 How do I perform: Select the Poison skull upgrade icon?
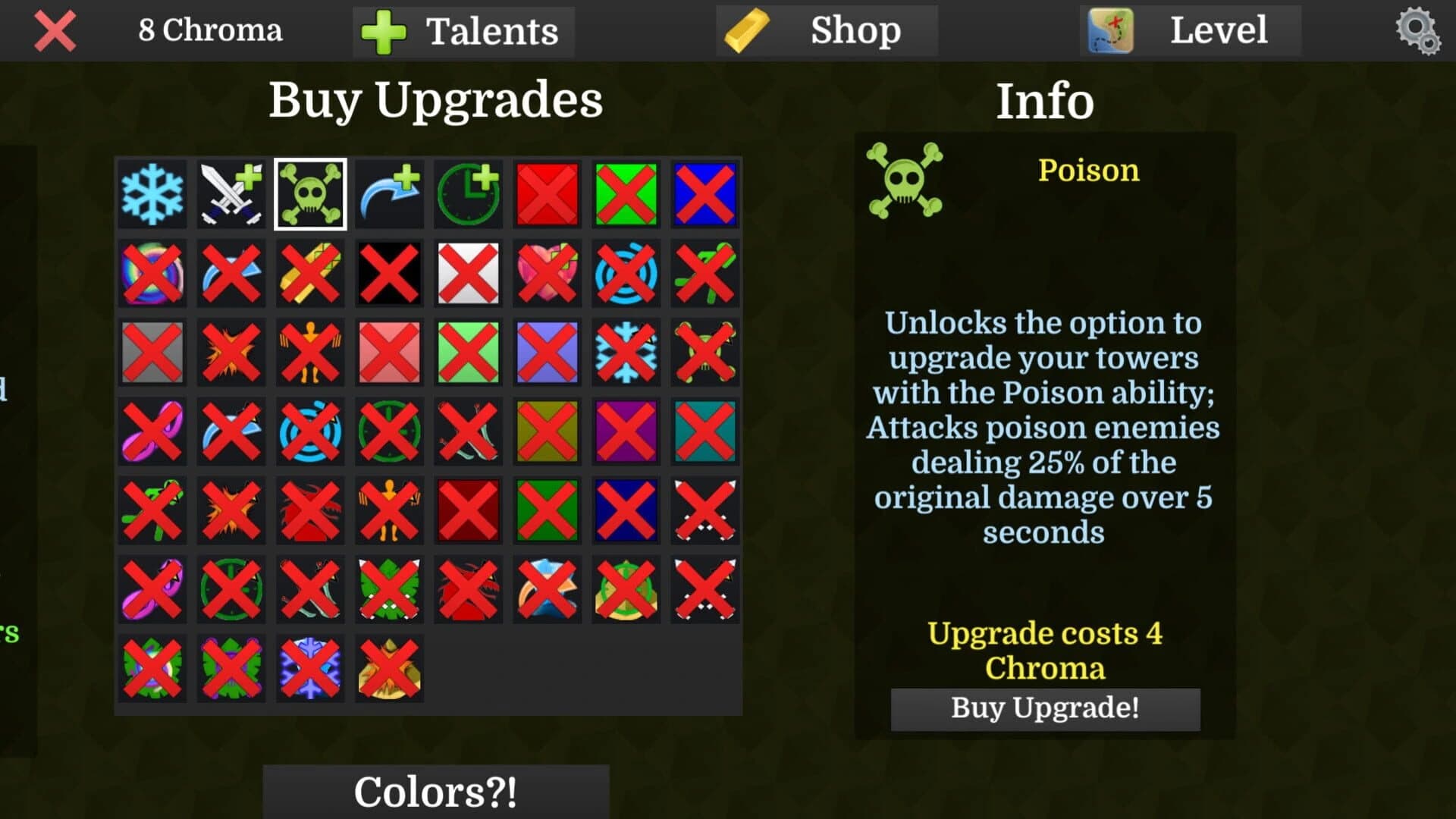[x=309, y=195]
